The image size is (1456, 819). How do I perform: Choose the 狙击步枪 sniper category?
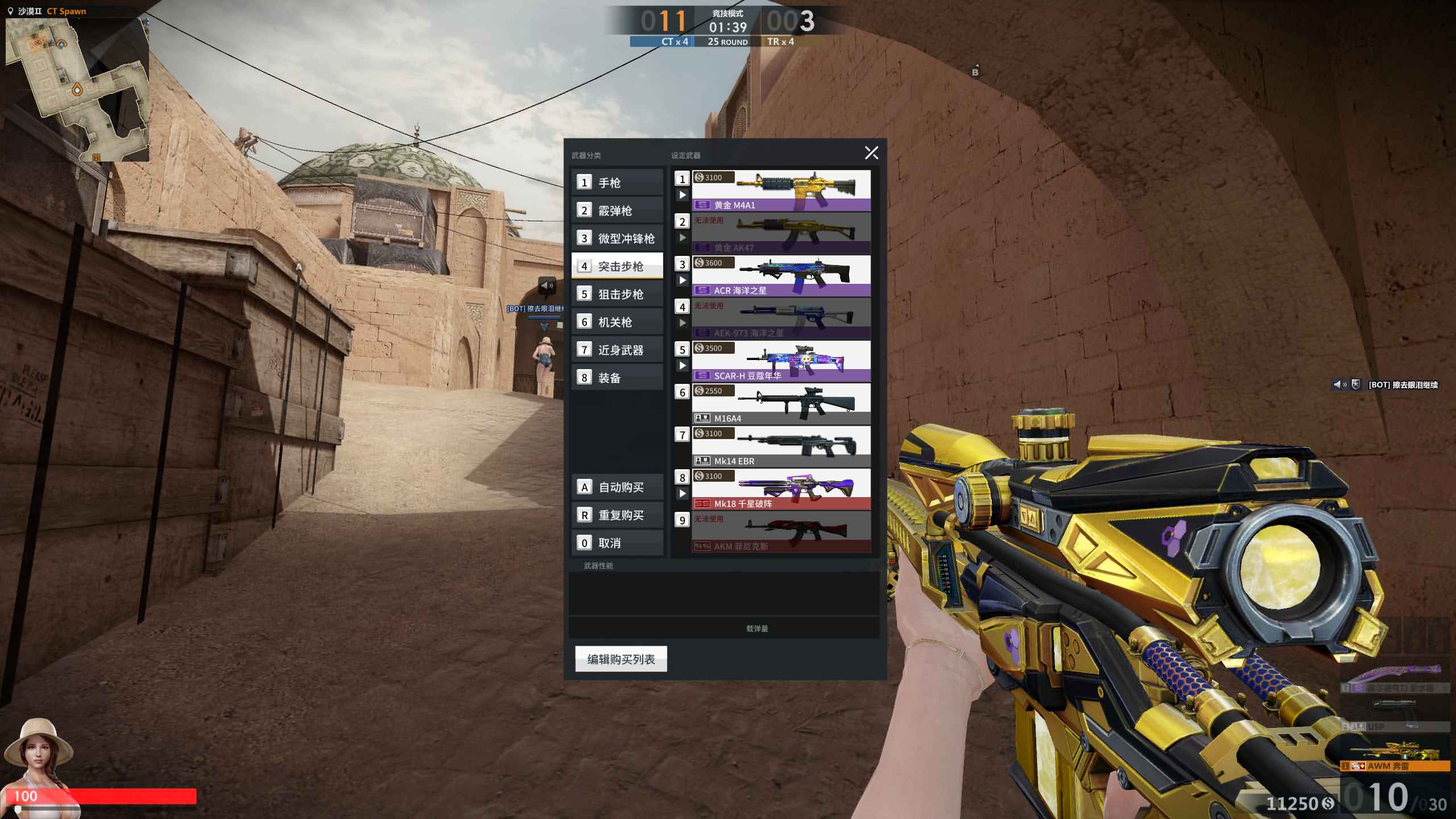tap(617, 294)
